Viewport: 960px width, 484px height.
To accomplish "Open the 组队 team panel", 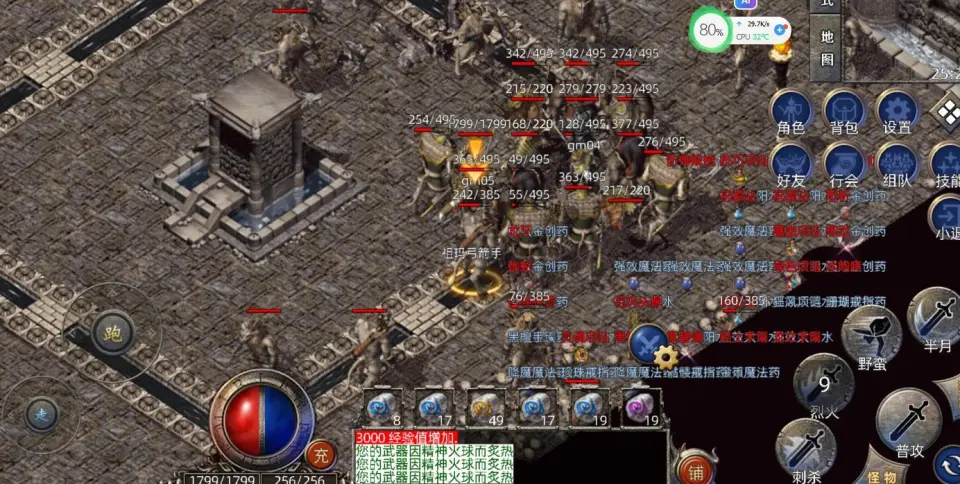I will [897, 165].
